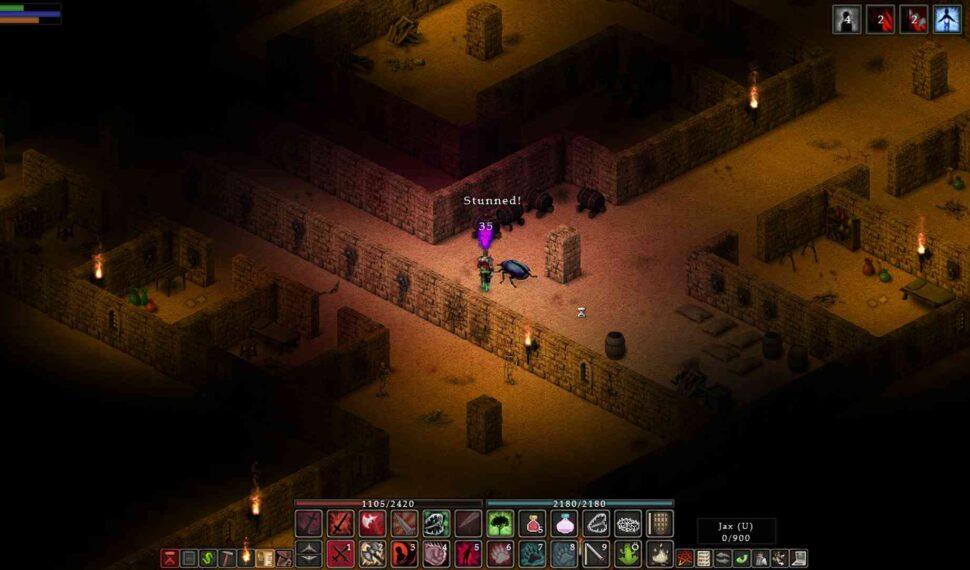Activate the flaming sword skill icon
This screenshot has height=570, width=970.
coord(340,523)
